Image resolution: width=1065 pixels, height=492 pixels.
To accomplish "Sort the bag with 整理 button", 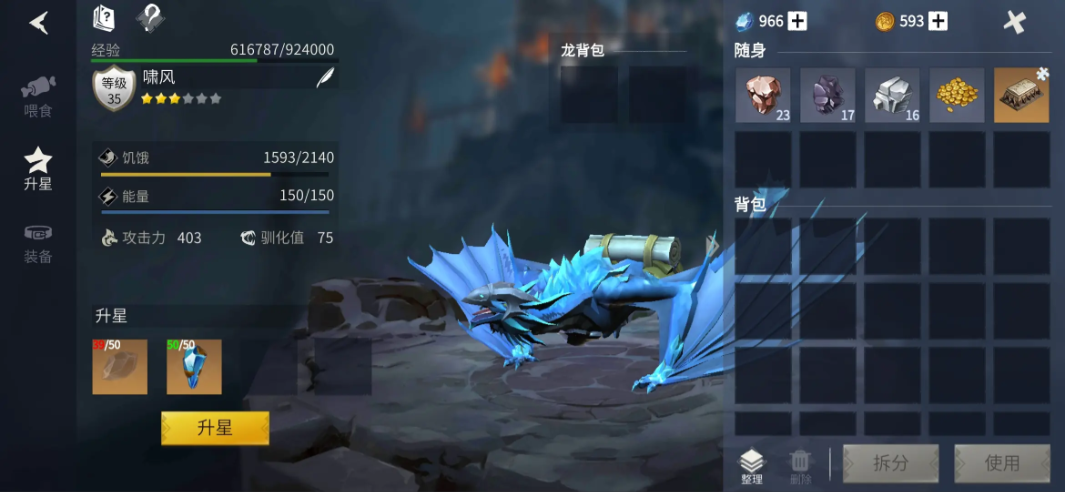I will 752,465.
